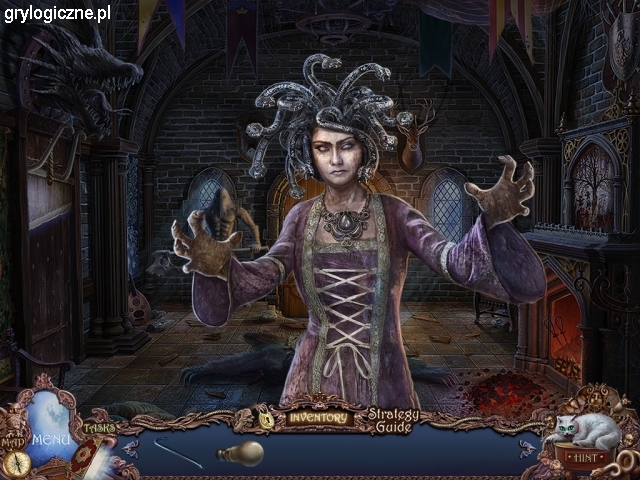
Task: Toggle the inventory padlock
Action: [267, 419]
